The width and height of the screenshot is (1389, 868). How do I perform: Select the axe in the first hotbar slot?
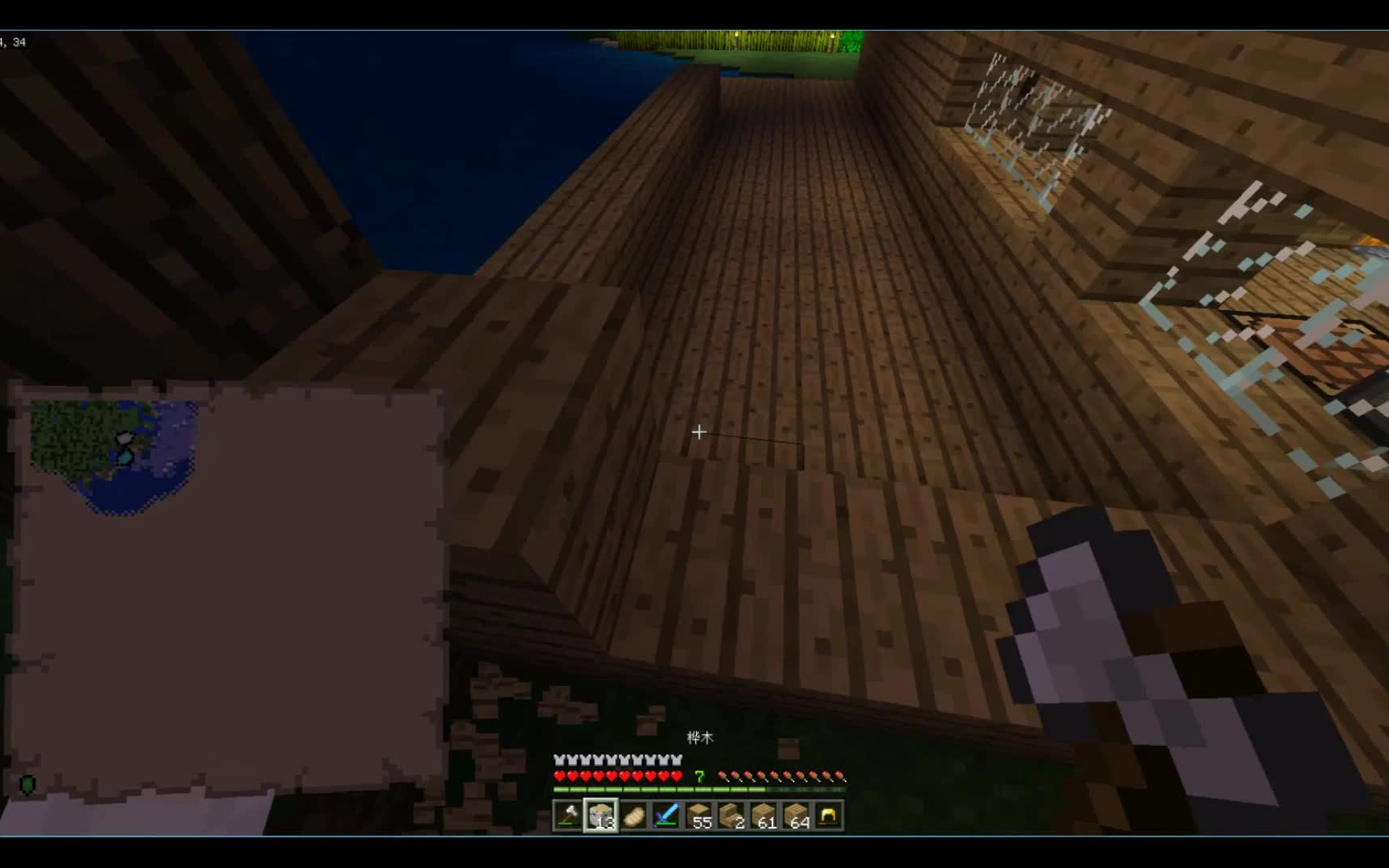click(568, 815)
